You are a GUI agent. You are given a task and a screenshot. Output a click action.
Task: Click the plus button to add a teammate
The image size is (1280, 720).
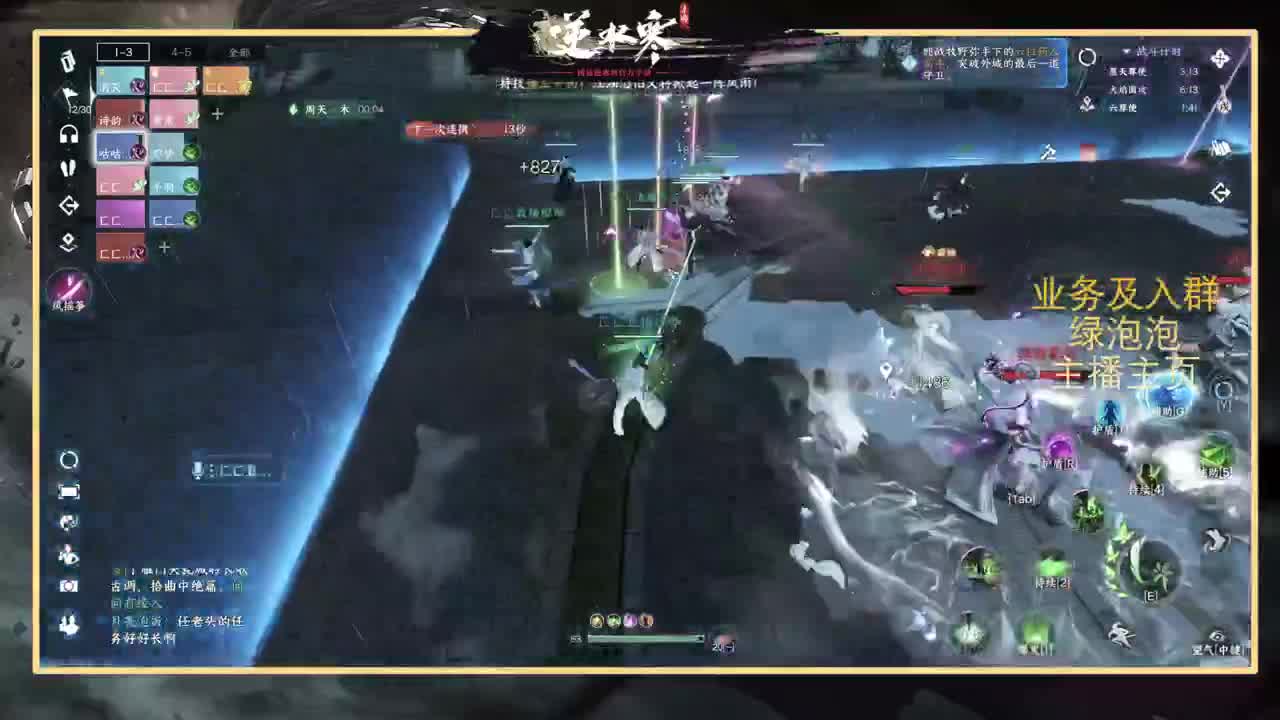(x=217, y=113)
